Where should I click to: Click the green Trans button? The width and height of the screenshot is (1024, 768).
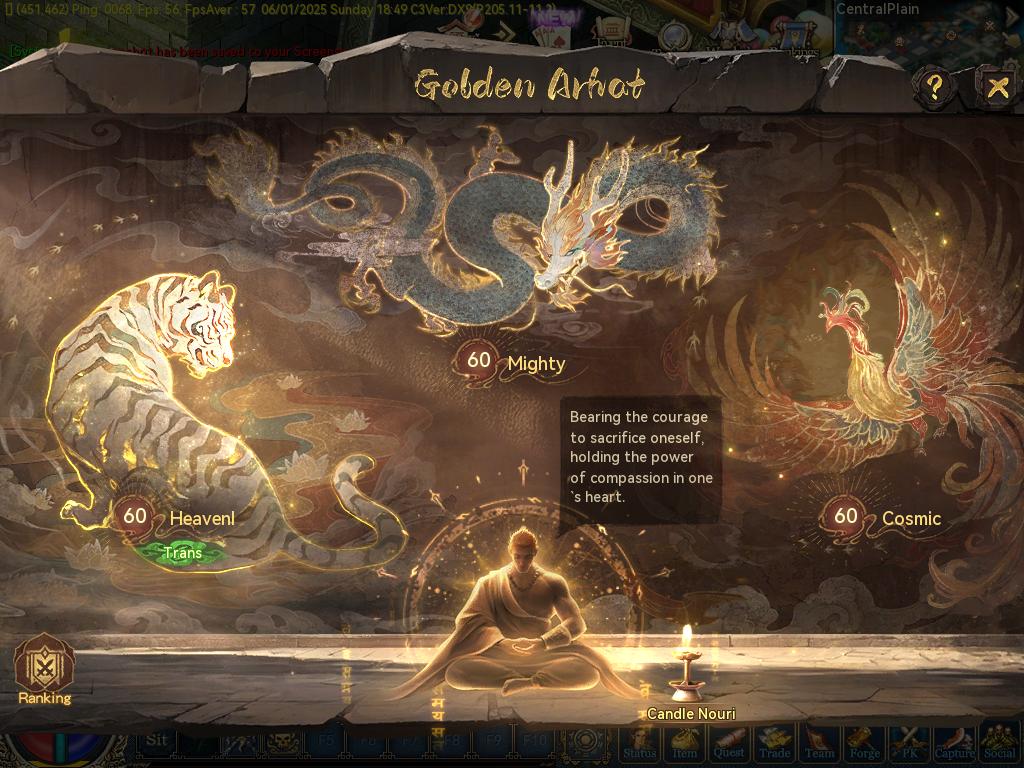pos(182,552)
